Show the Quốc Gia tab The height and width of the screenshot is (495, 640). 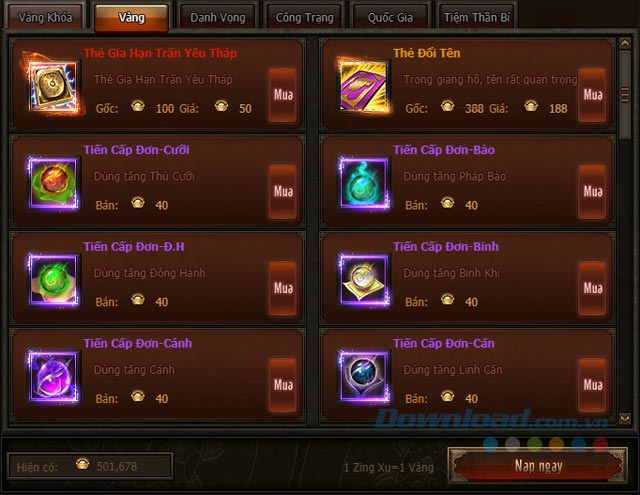(x=391, y=17)
